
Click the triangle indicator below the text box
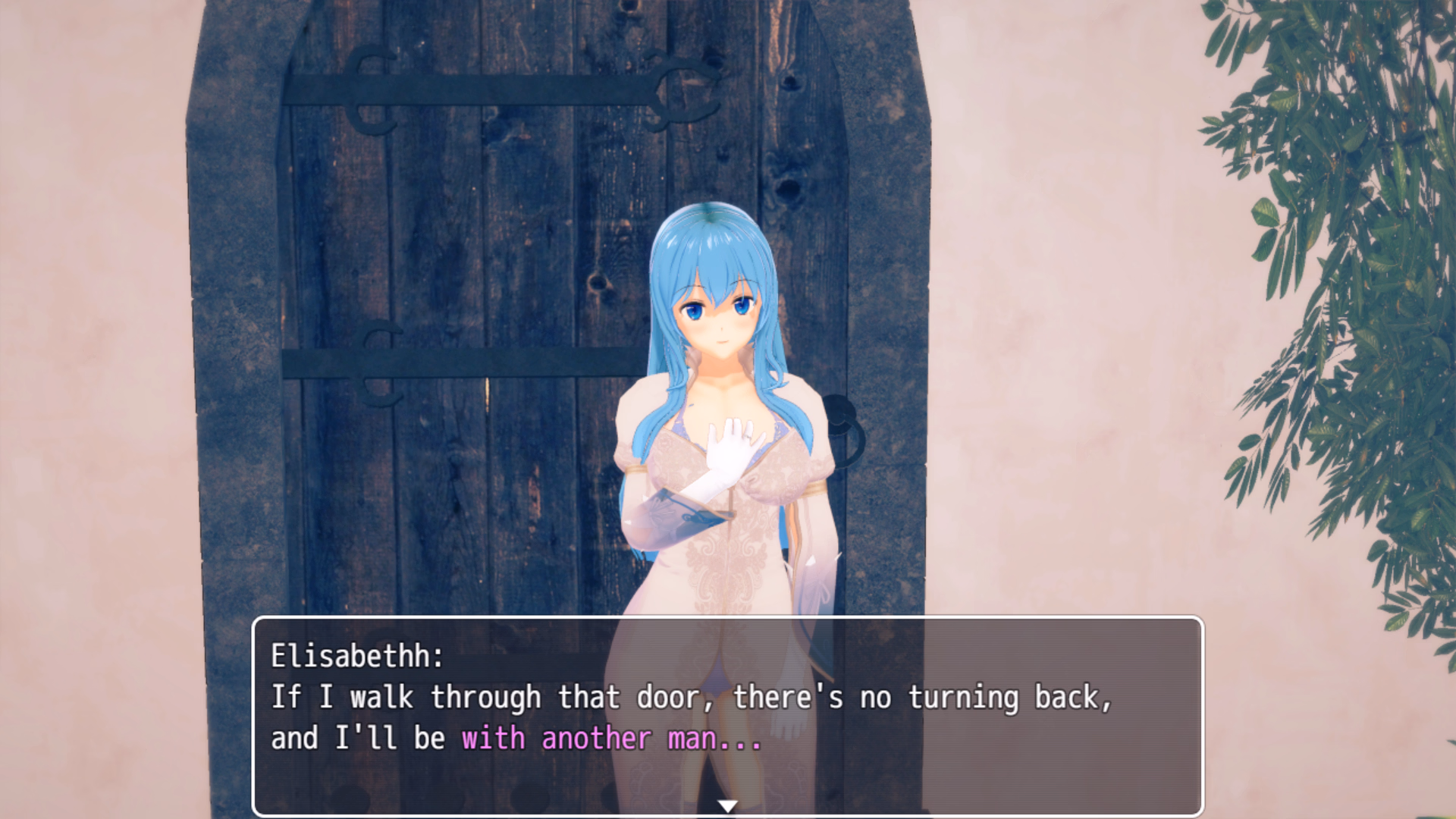click(728, 807)
